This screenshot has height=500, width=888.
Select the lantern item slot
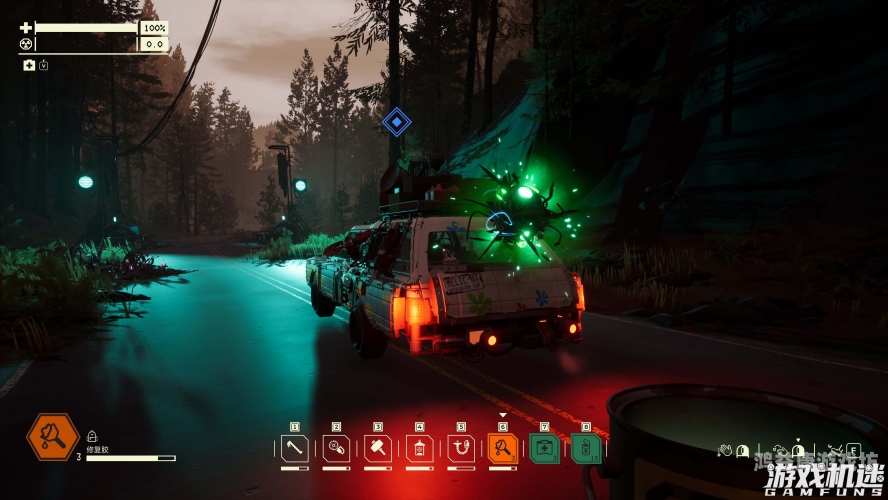(x=419, y=448)
